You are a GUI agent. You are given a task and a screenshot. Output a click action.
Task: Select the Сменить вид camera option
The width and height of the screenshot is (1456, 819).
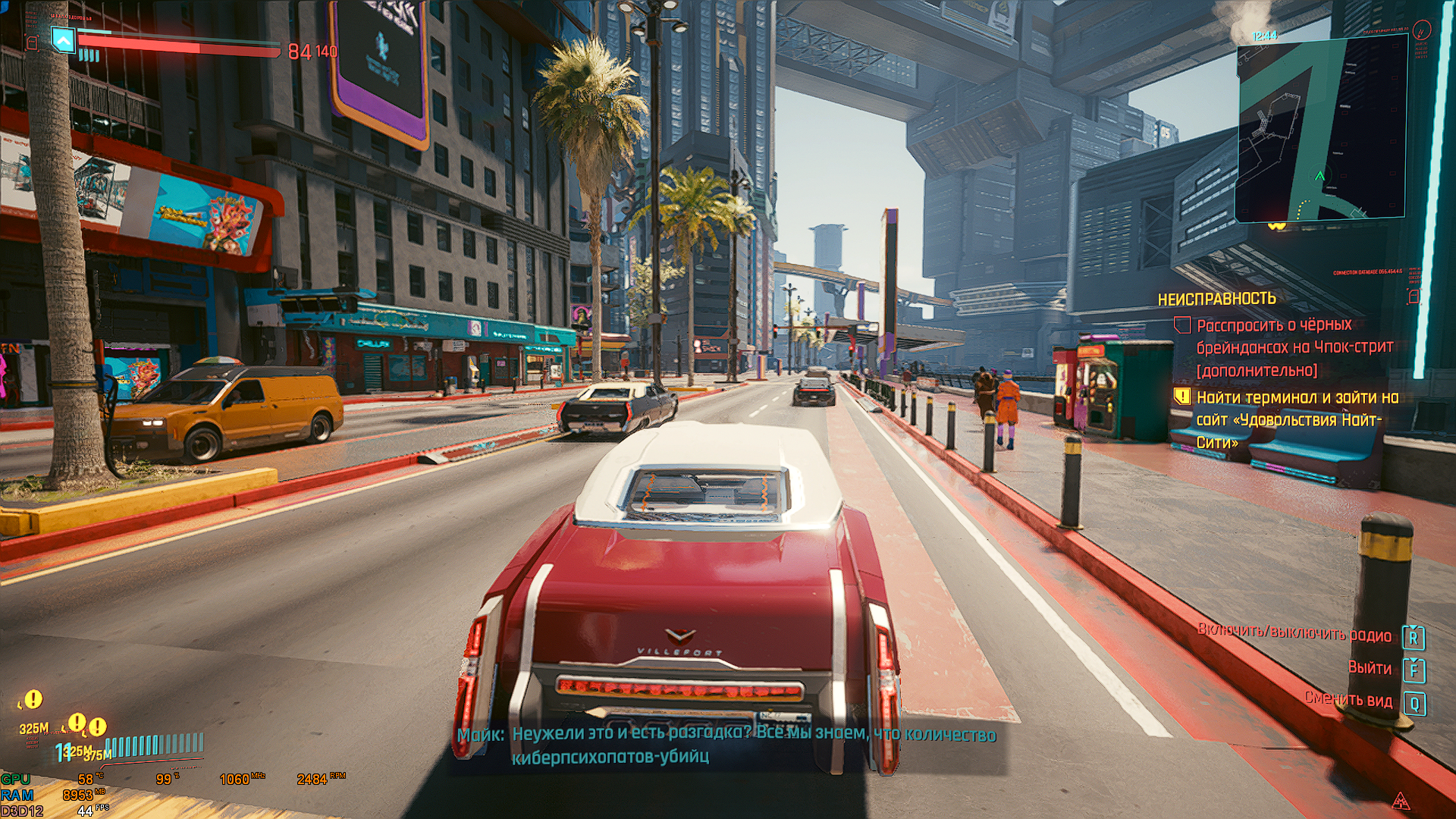pyautogui.click(x=1348, y=699)
